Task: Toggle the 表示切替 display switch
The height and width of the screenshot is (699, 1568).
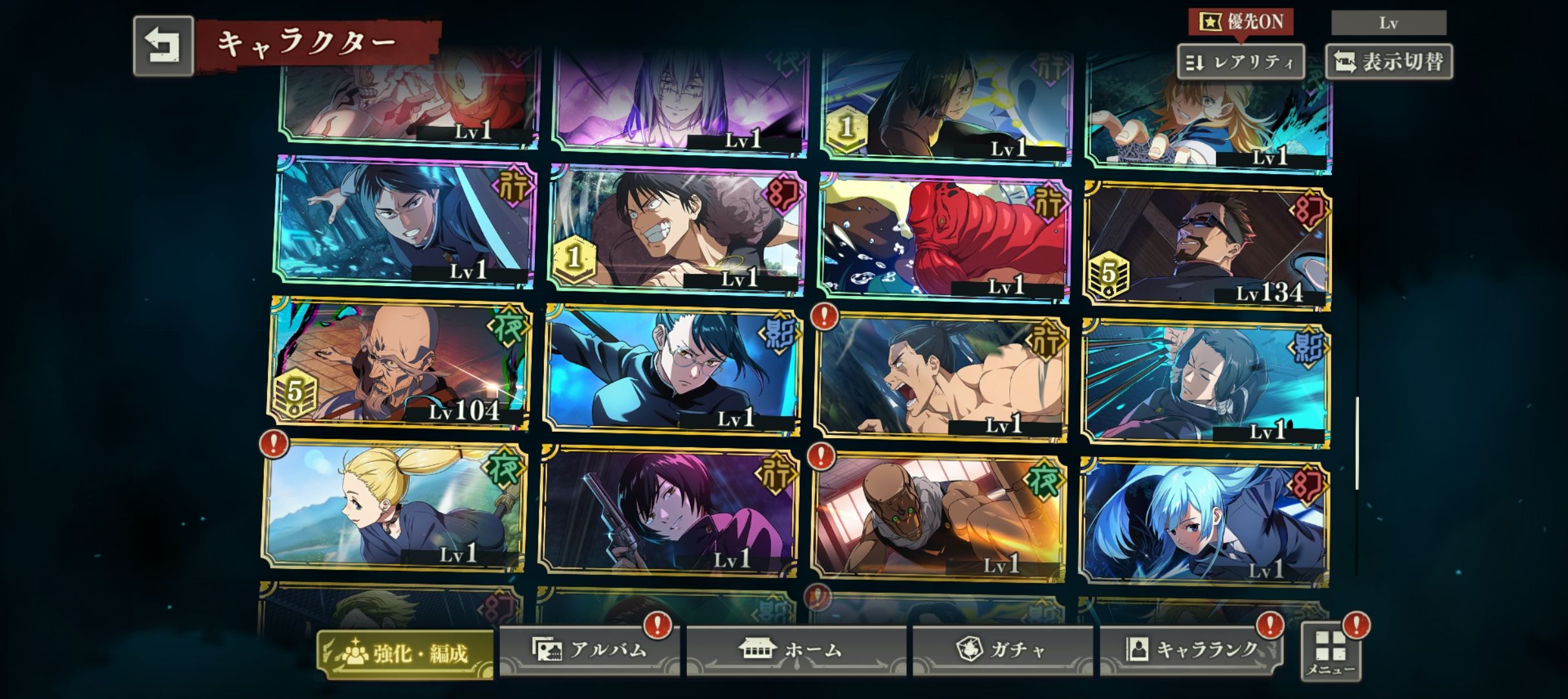Action: point(1389,62)
